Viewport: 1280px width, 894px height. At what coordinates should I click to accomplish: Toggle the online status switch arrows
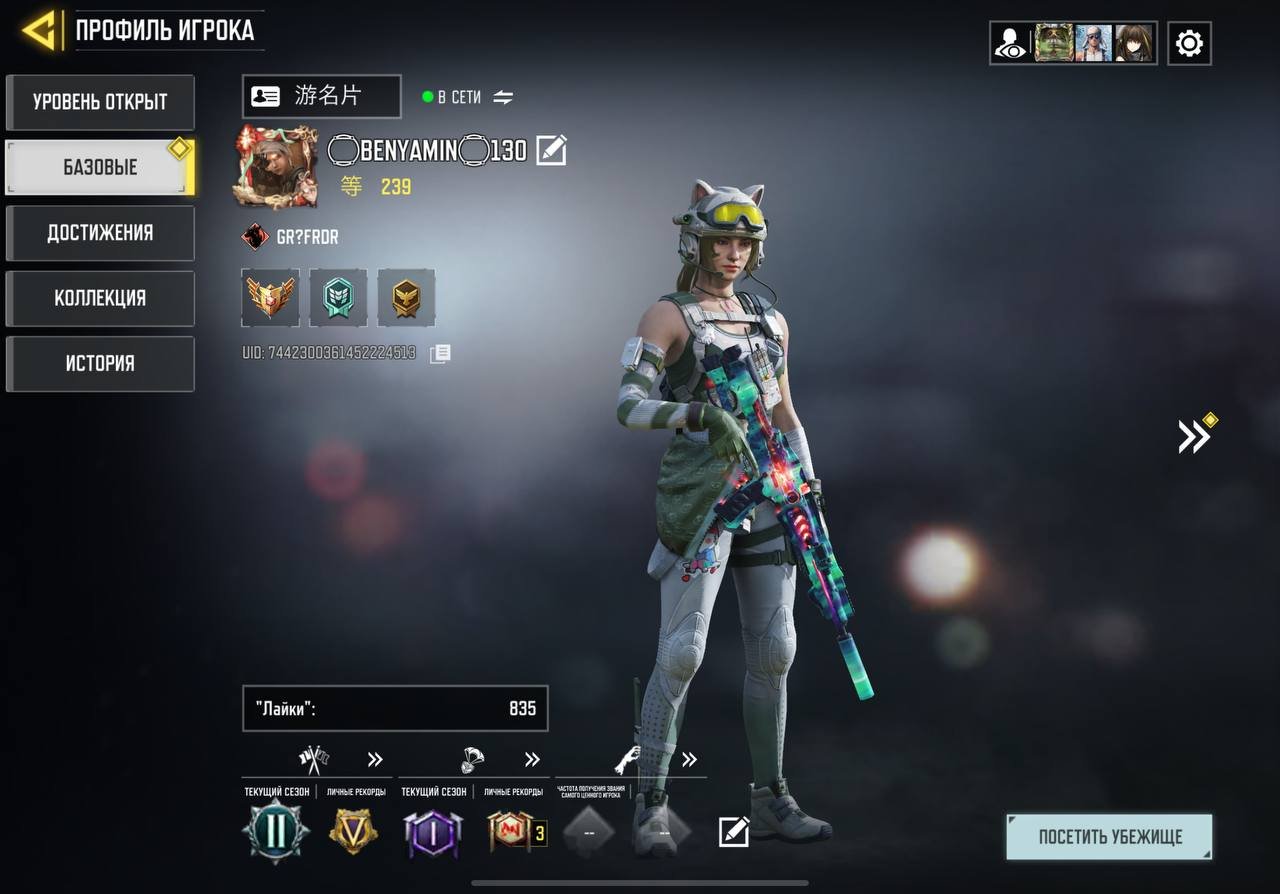(503, 97)
